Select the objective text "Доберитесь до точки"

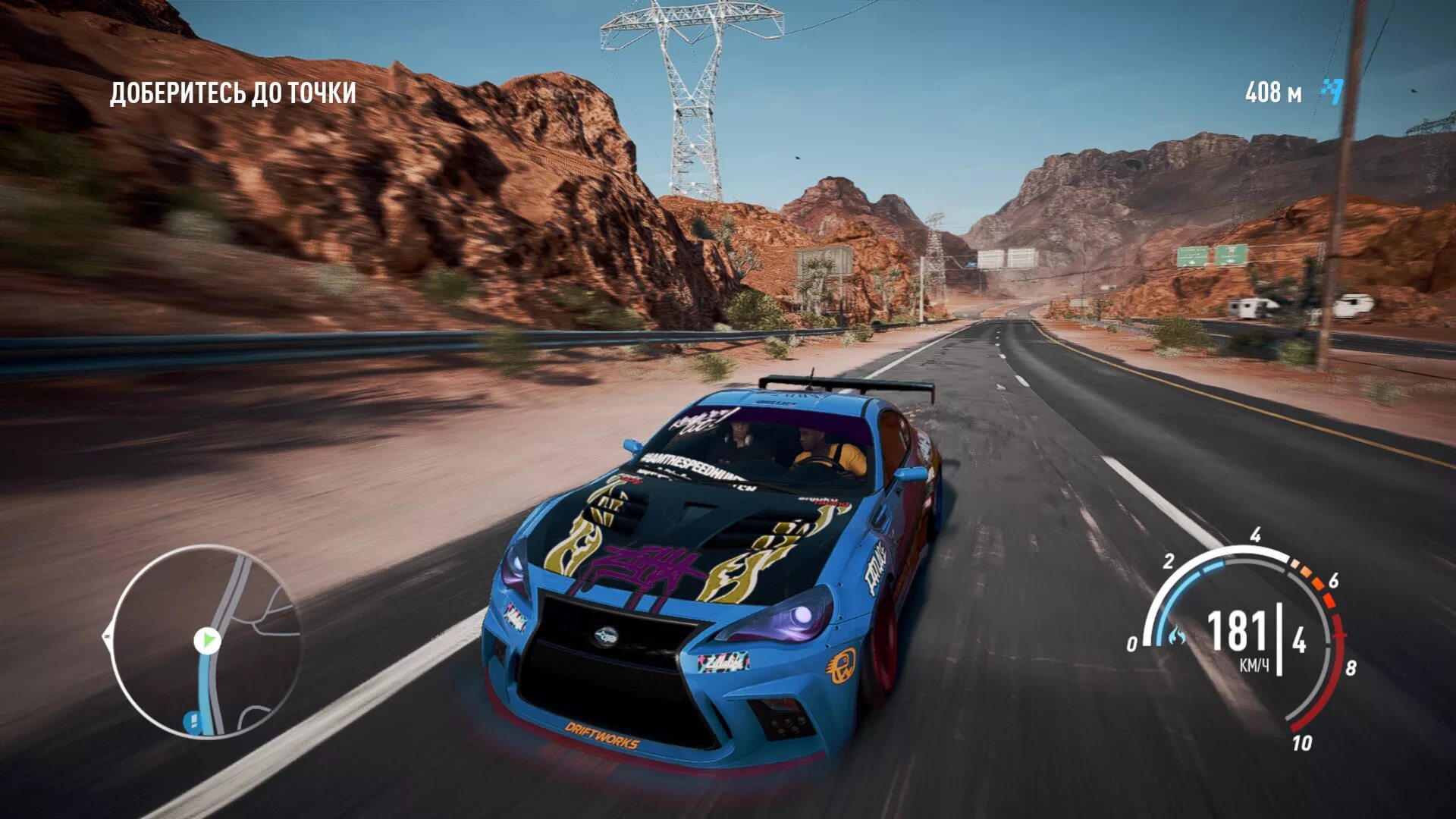pos(233,93)
